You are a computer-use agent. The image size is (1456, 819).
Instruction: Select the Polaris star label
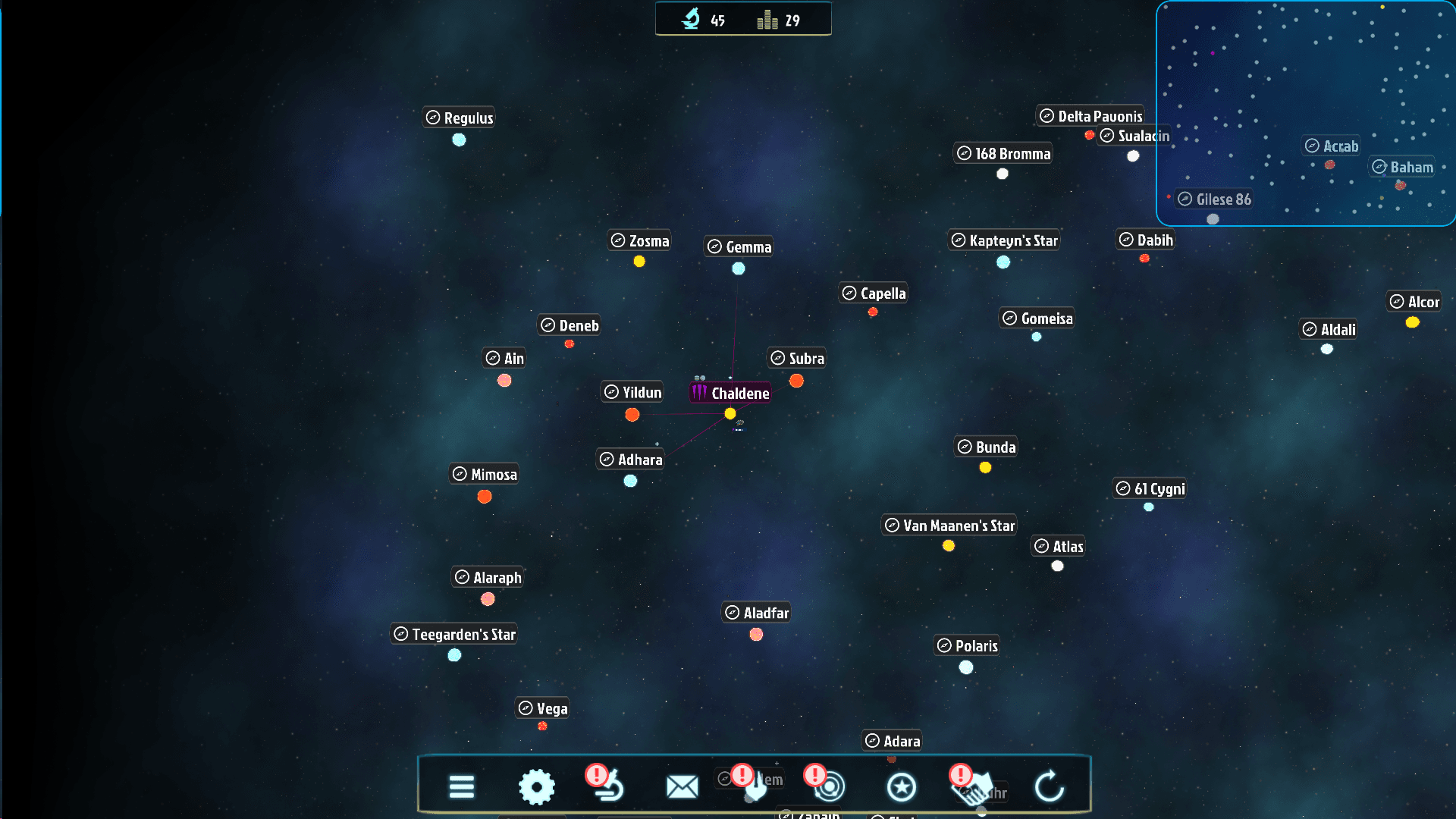click(967, 645)
